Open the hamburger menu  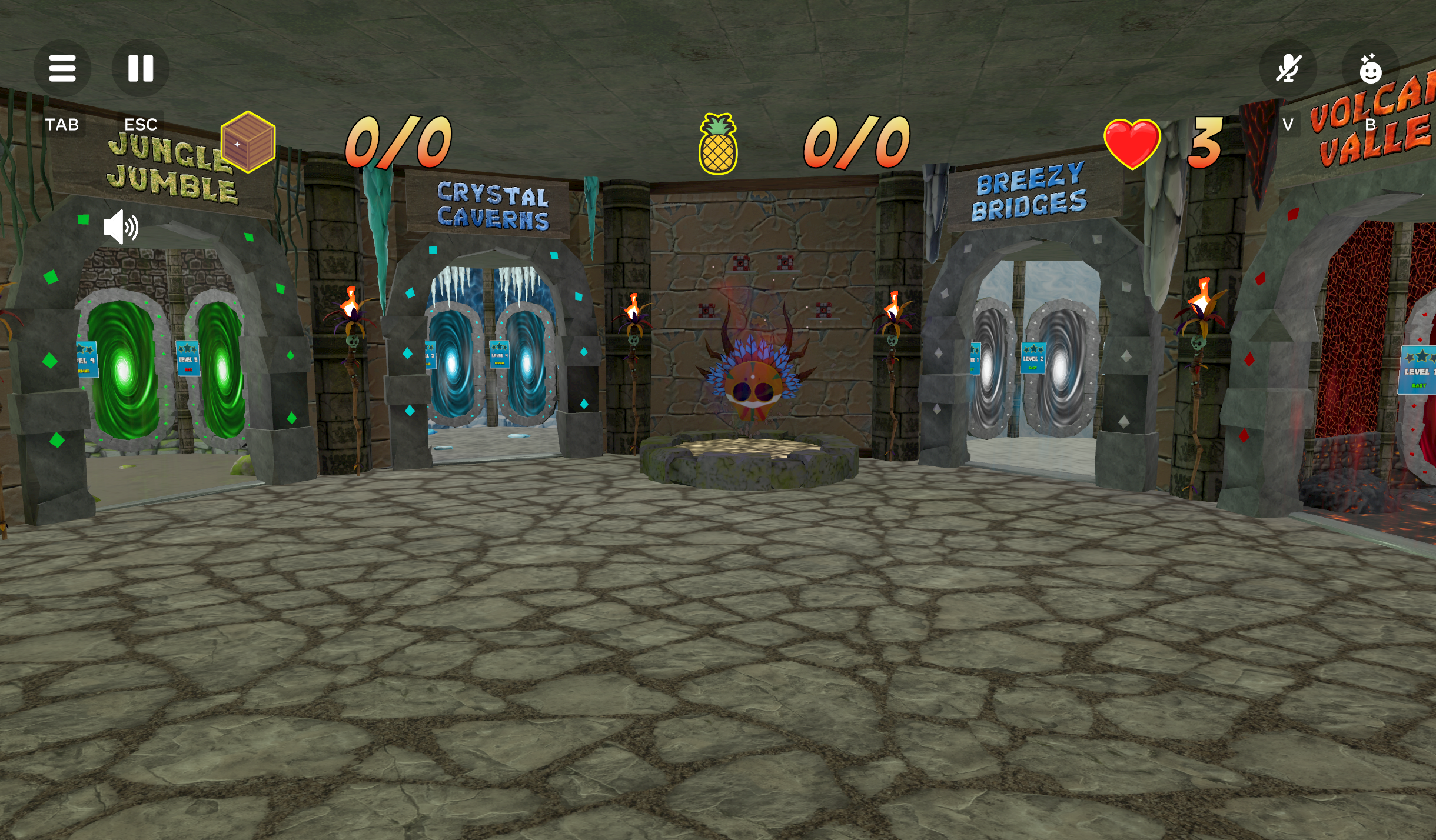pos(62,68)
